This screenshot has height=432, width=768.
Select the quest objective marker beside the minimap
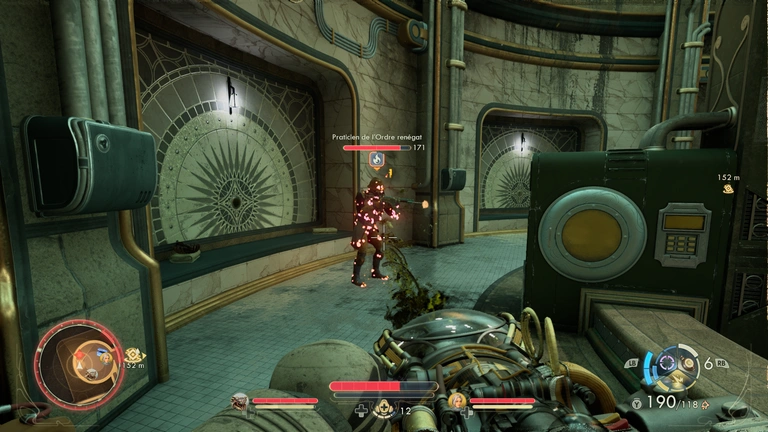tap(132, 354)
